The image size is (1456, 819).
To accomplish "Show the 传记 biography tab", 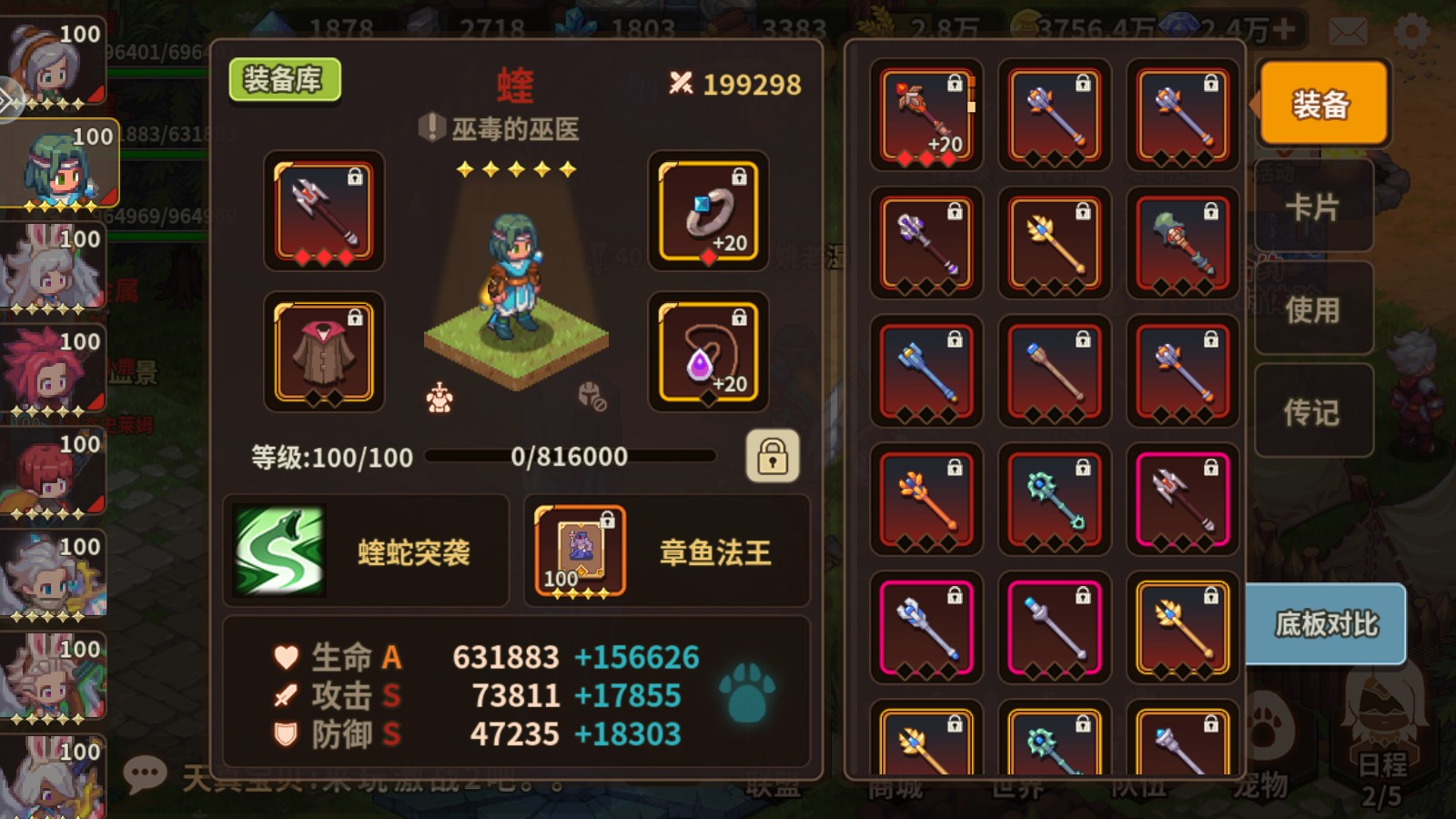I will click(1311, 412).
